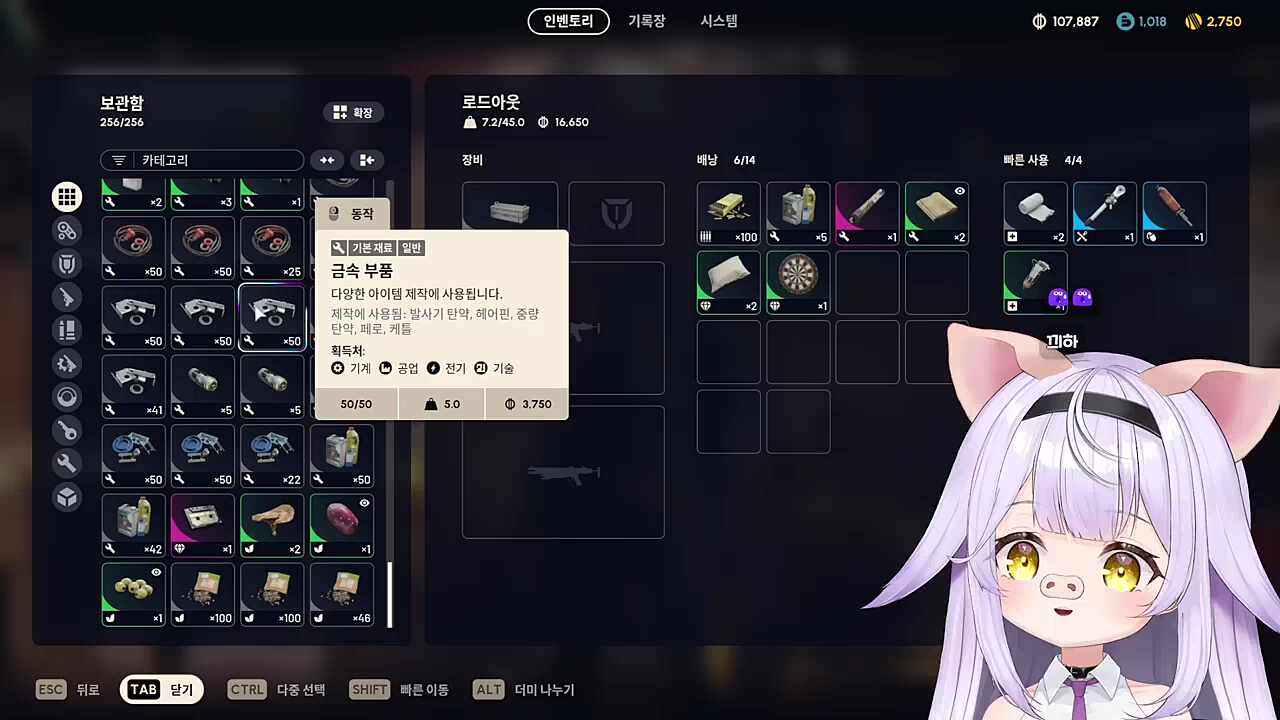The image size is (1280, 720).
Task: Click the gold currency counter showing 2,750
Action: [1213, 20]
